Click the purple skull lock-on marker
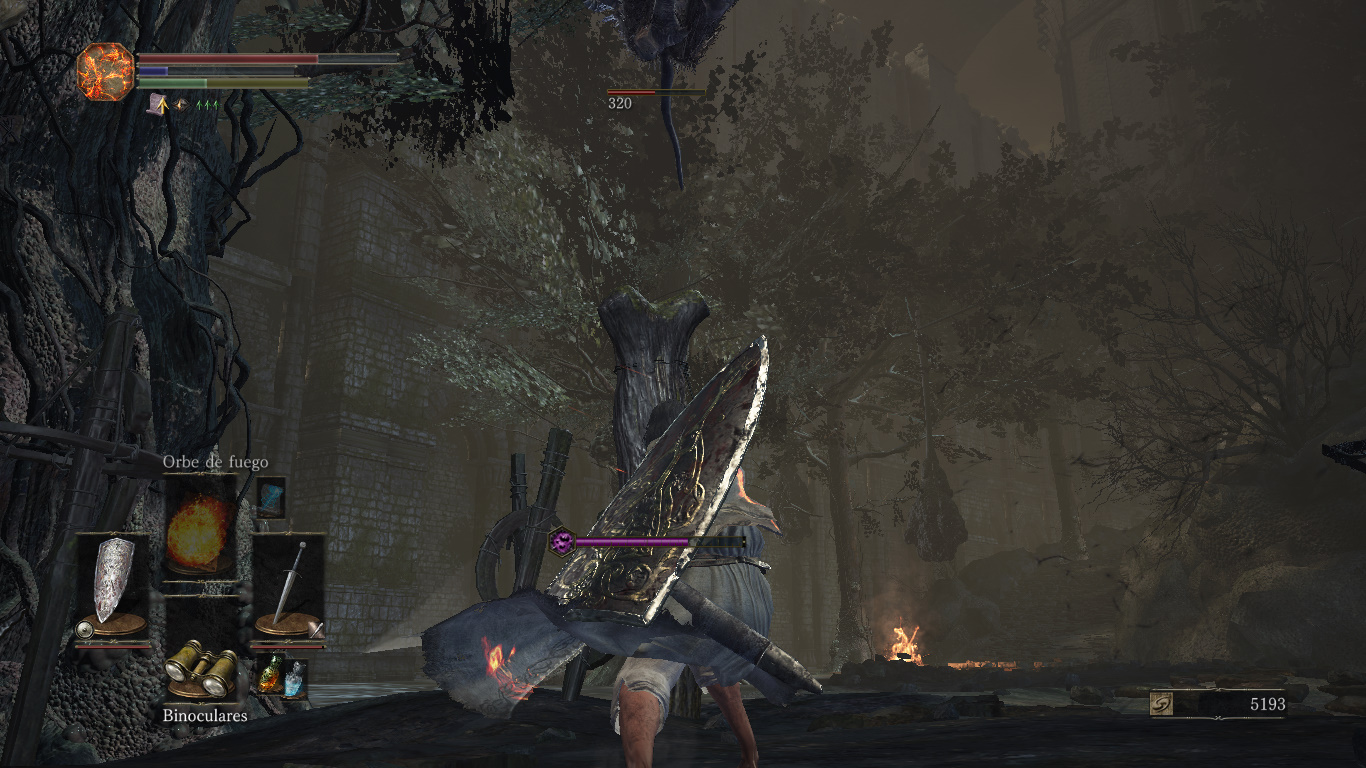Image resolution: width=1366 pixels, height=768 pixels. (562, 541)
